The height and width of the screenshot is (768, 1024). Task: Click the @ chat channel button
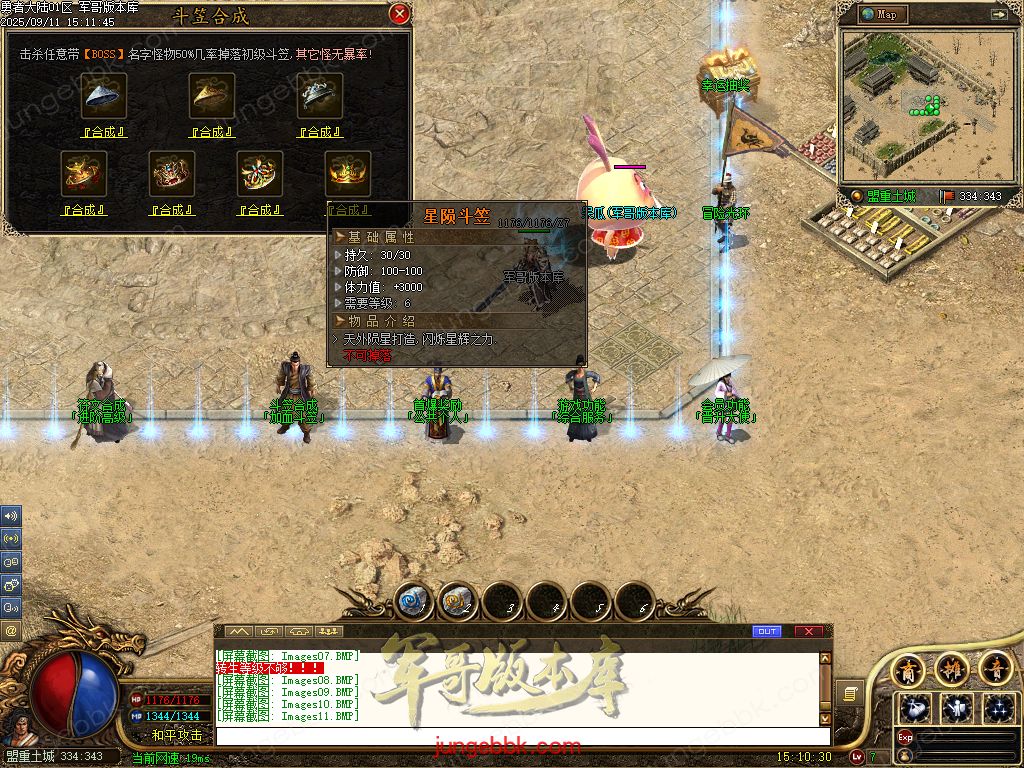[11, 631]
